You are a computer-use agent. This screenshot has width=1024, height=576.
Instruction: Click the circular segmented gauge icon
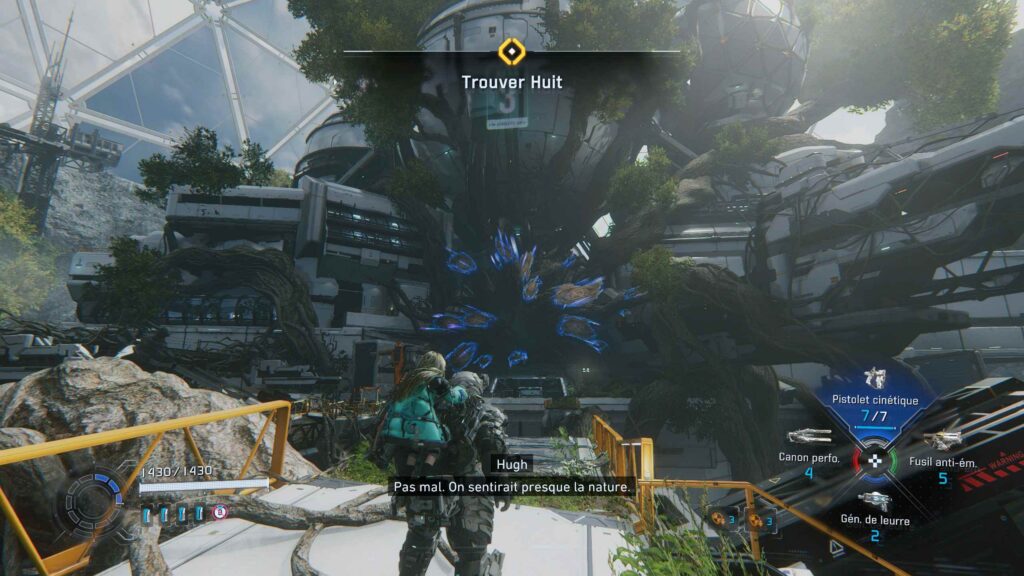point(94,498)
